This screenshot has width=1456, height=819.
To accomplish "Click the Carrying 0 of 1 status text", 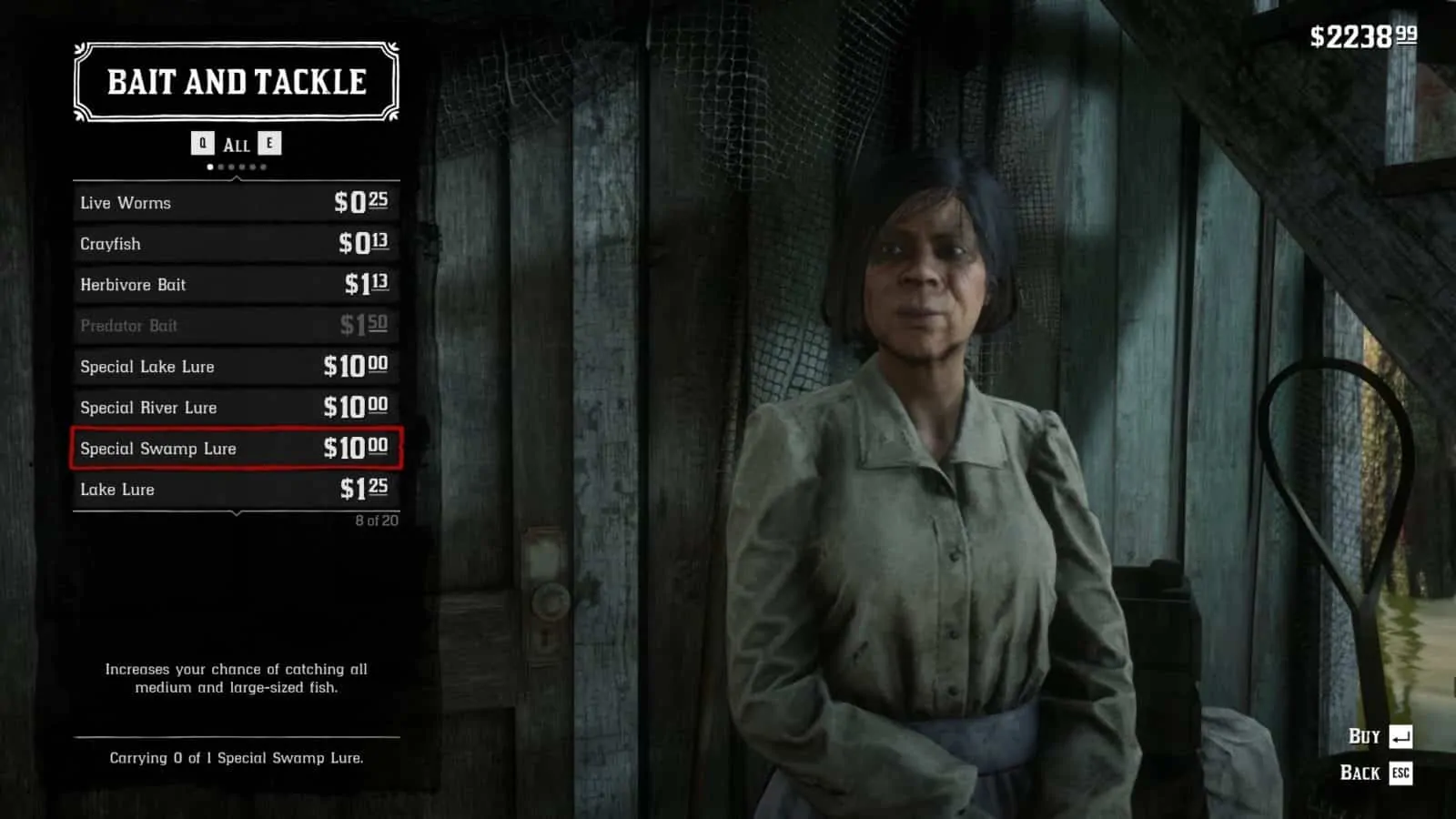I will [x=236, y=755].
